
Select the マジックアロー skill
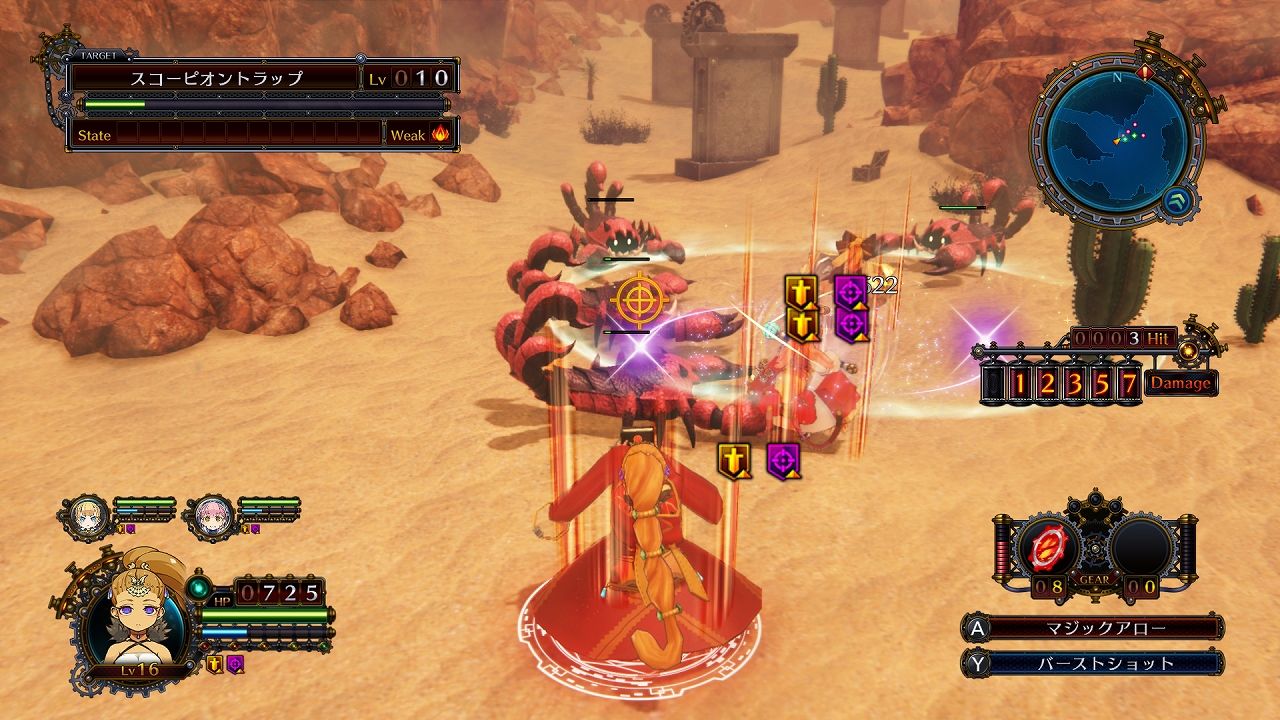pos(1100,628)
